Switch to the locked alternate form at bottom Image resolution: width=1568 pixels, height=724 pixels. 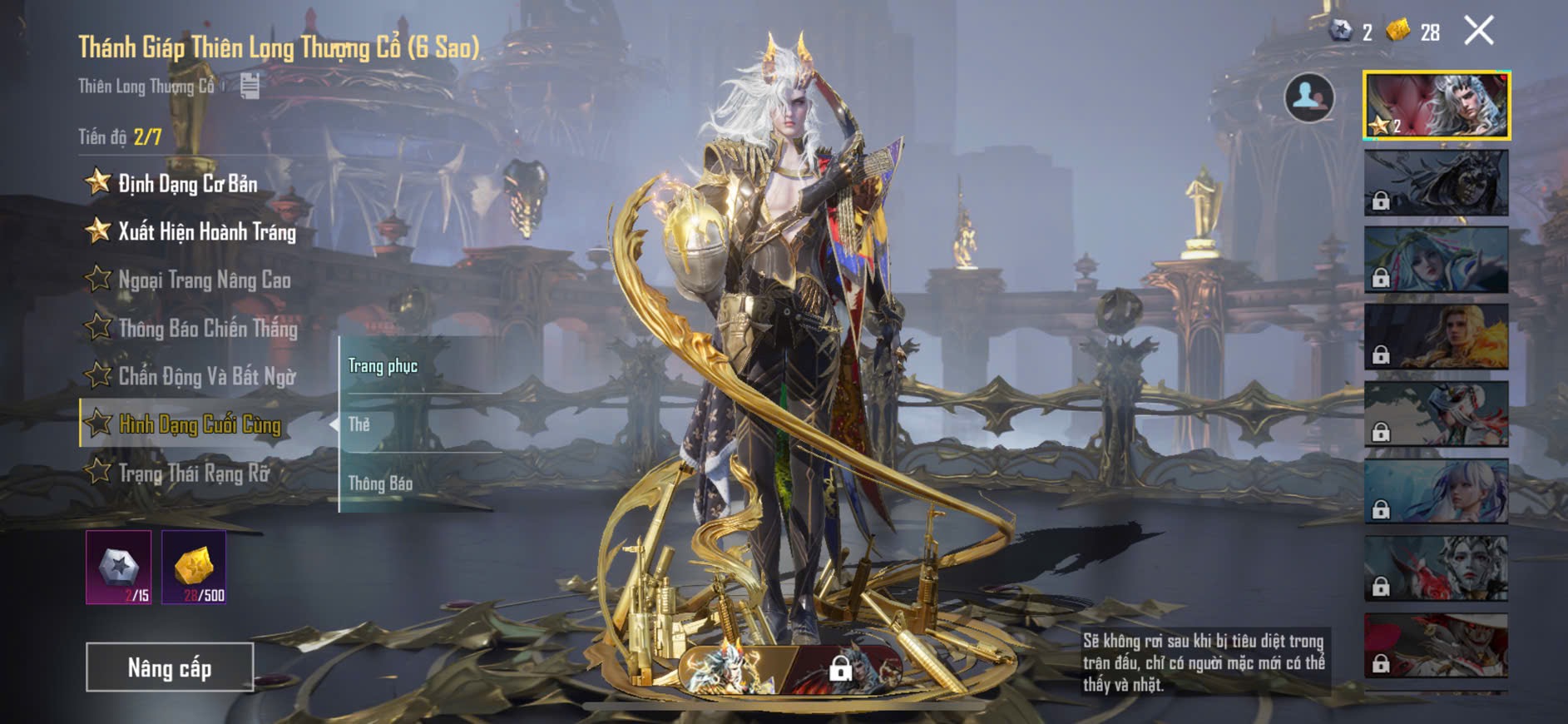pos(842,668)
